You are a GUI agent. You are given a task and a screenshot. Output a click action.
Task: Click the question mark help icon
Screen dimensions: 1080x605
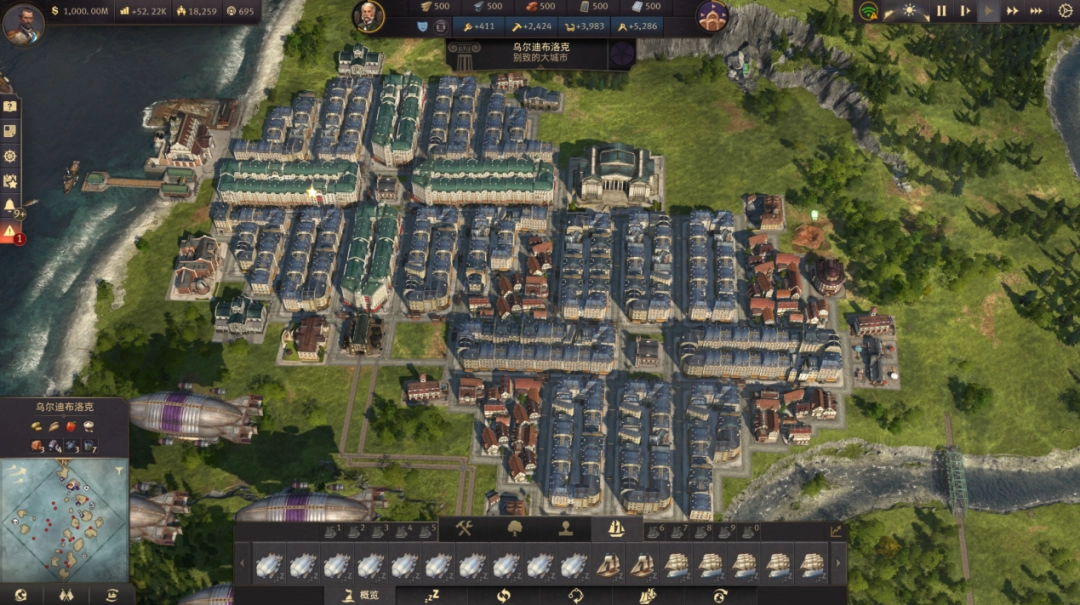(x=10, y=106)
